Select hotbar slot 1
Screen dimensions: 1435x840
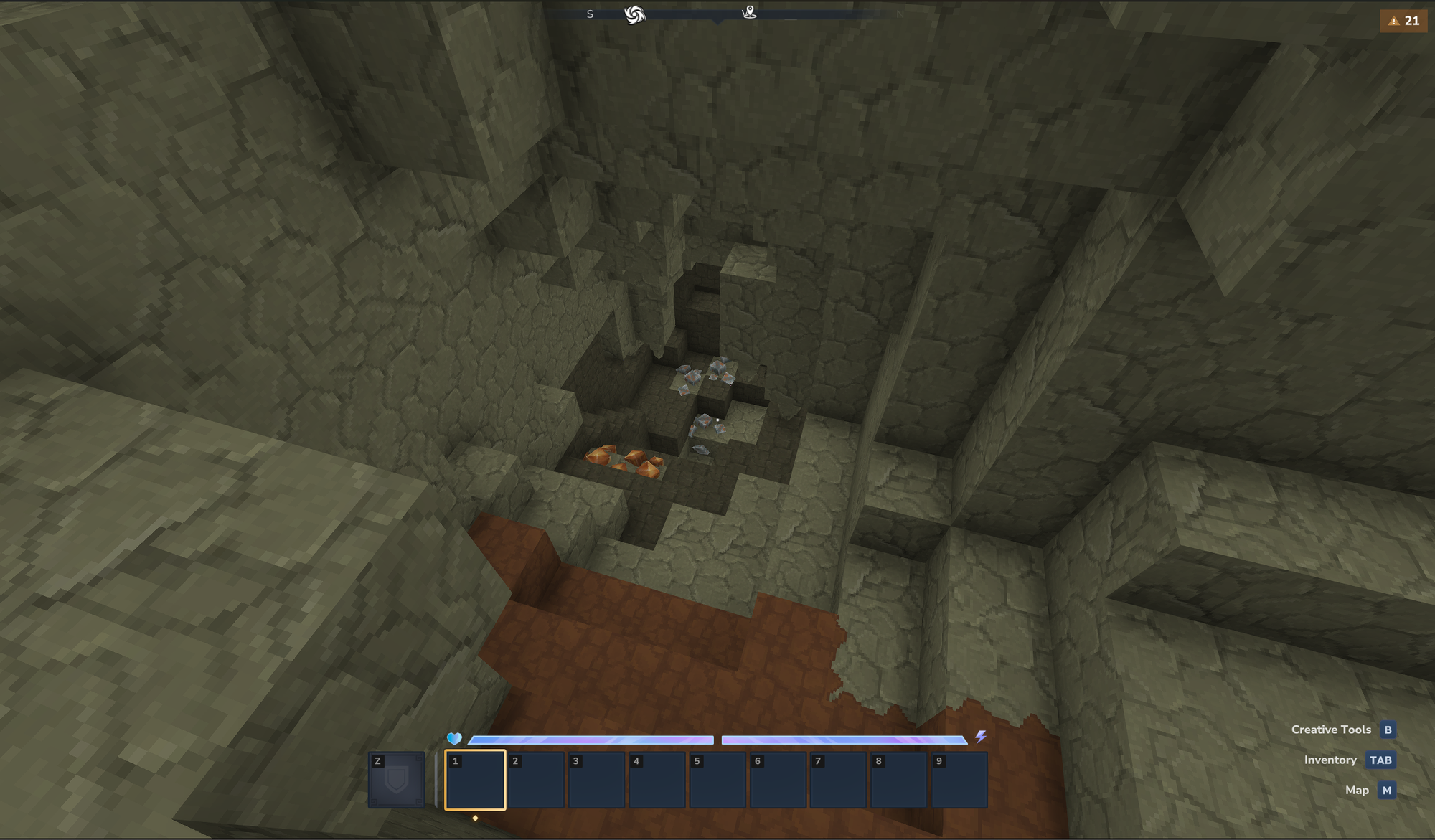(475, 780)
